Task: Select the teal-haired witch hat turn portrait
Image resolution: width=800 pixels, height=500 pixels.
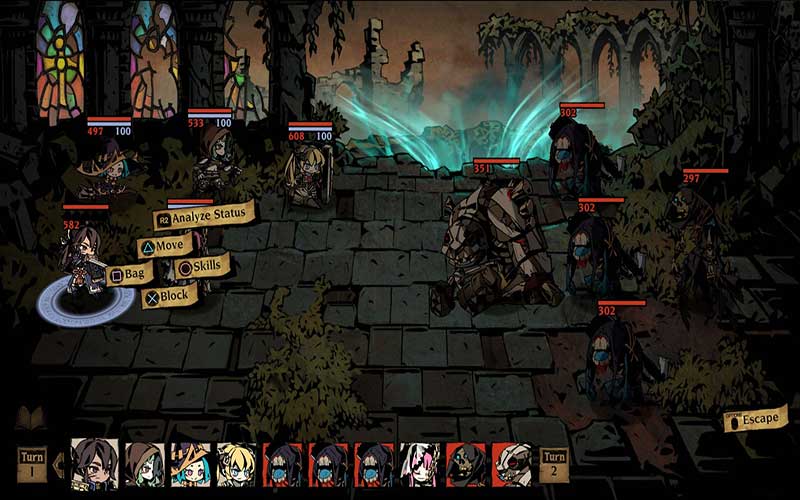Action: 189,465
